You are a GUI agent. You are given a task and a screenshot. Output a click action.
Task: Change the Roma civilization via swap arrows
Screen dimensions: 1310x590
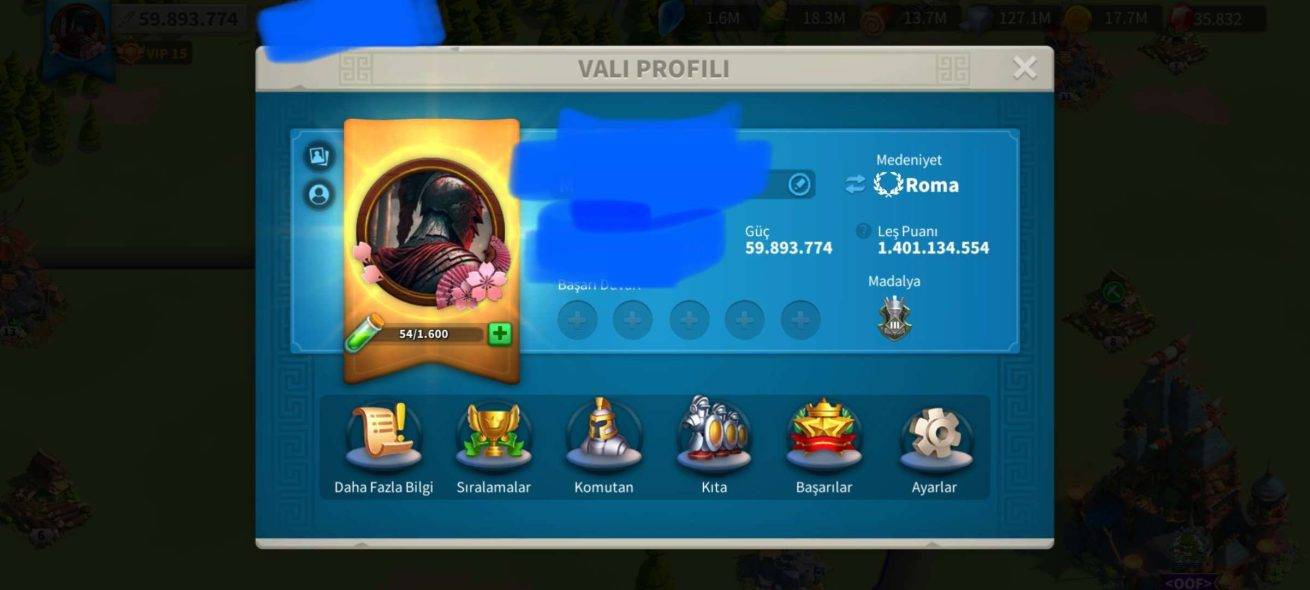point(855,184)
